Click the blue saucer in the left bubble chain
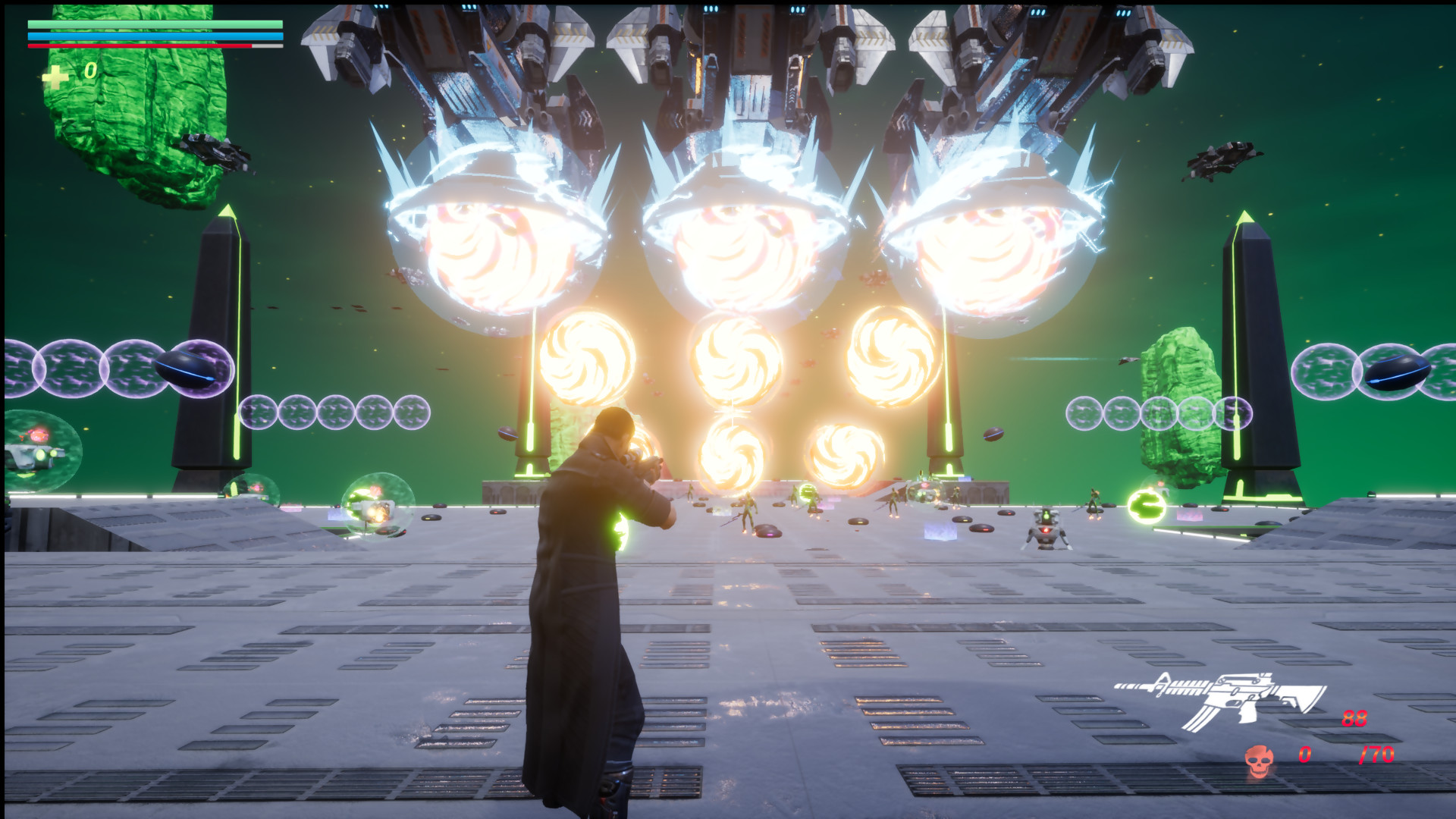Viewport: 1456px width, 819px height. [x=186, y=368]
